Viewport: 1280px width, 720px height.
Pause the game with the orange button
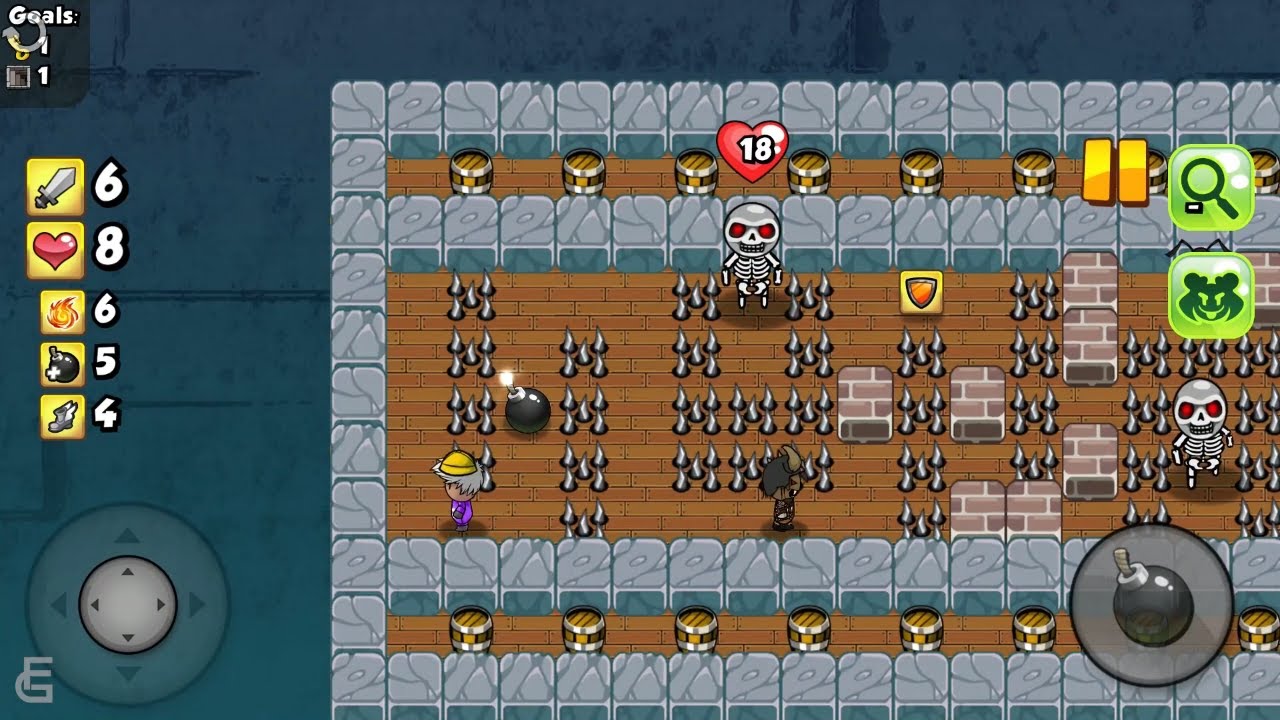click(1115, 172)
